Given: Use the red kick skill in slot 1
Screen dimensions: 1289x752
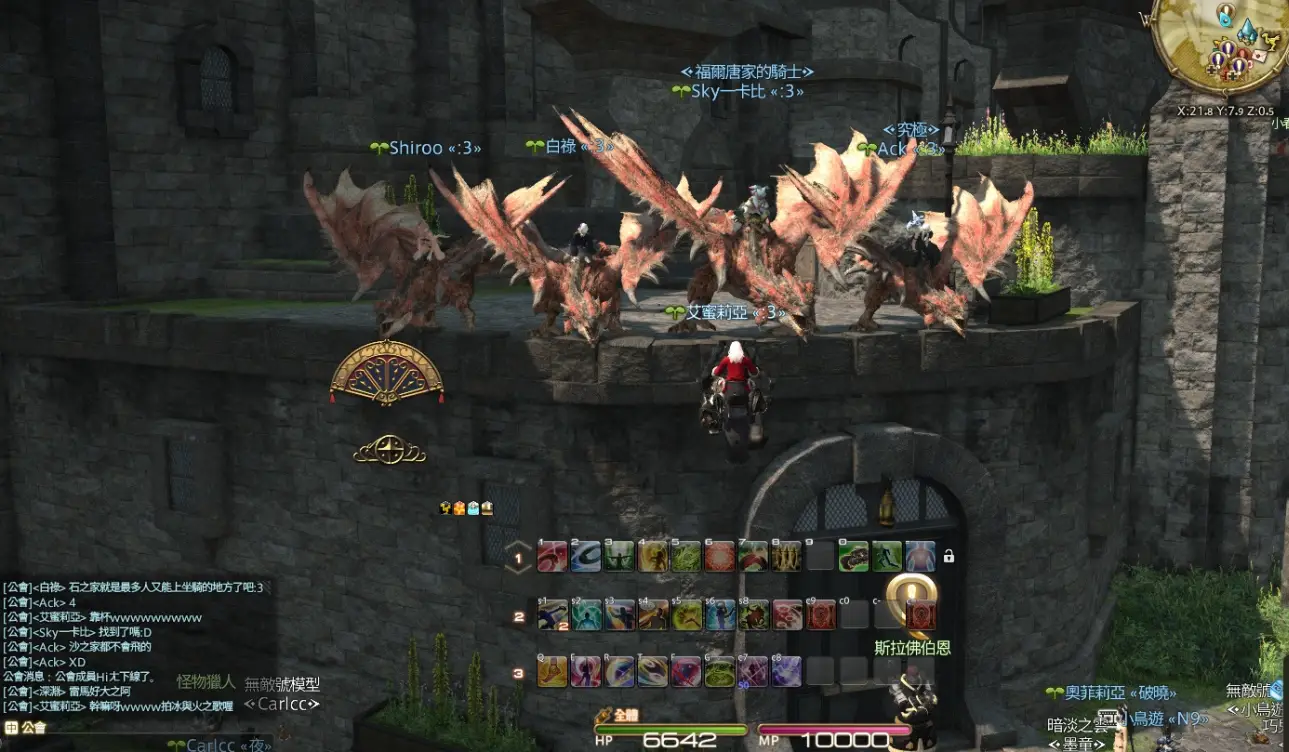Looking at the screenshot, I should (552, 557).
